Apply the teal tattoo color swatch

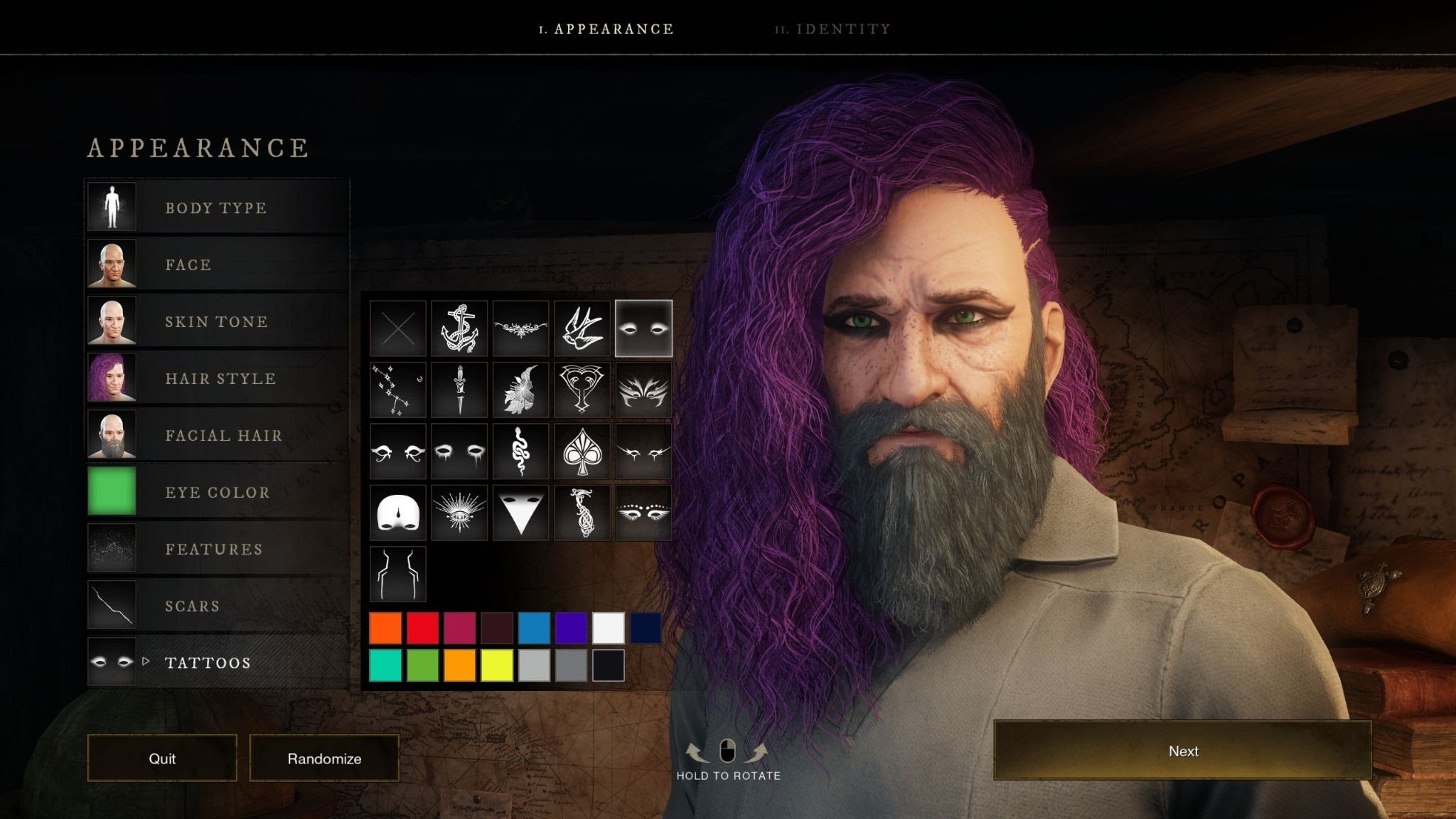click(x=385, y=665)
